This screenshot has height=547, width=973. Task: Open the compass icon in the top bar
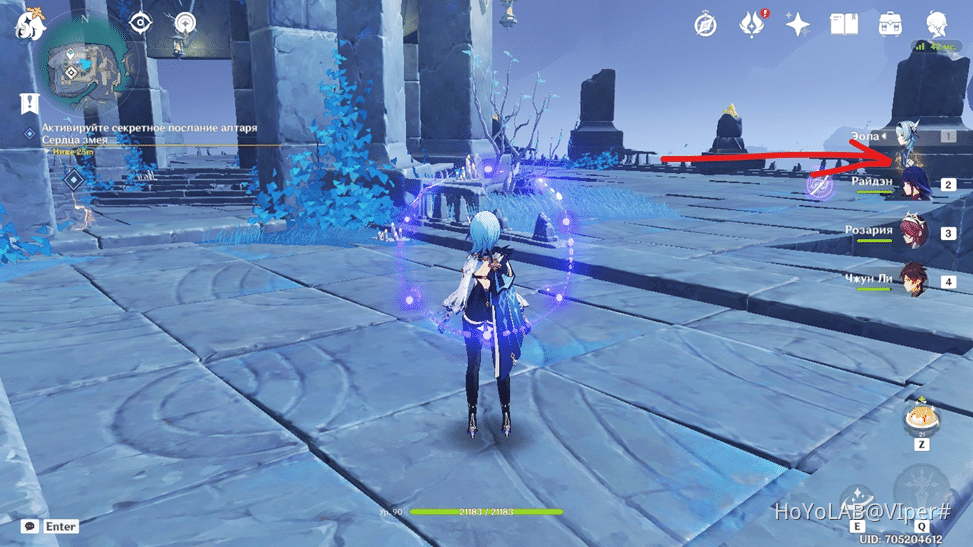pos(706,25)
